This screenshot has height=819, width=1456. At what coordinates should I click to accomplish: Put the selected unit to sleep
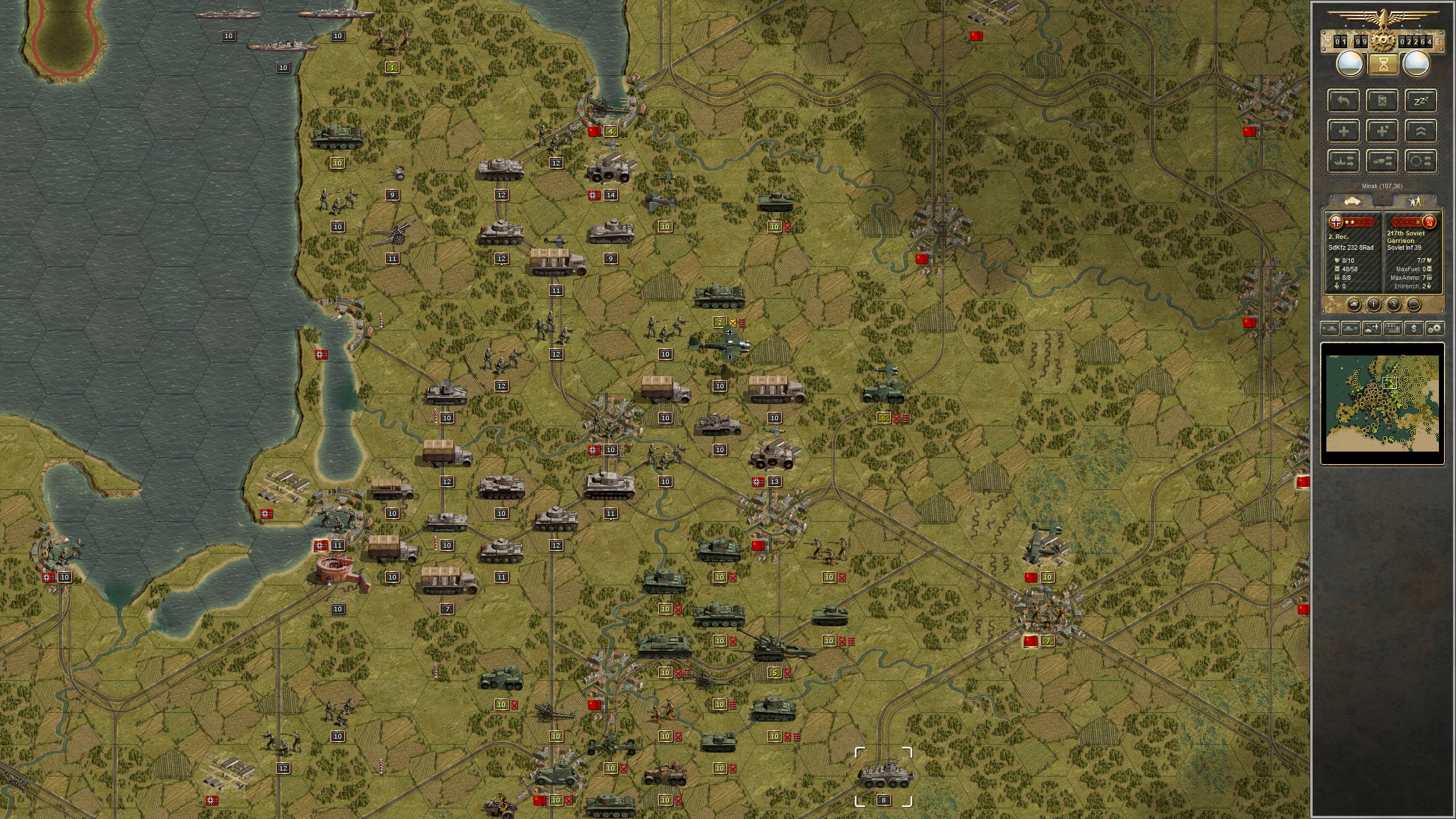pyautogui.click(x=1420, y=101)
